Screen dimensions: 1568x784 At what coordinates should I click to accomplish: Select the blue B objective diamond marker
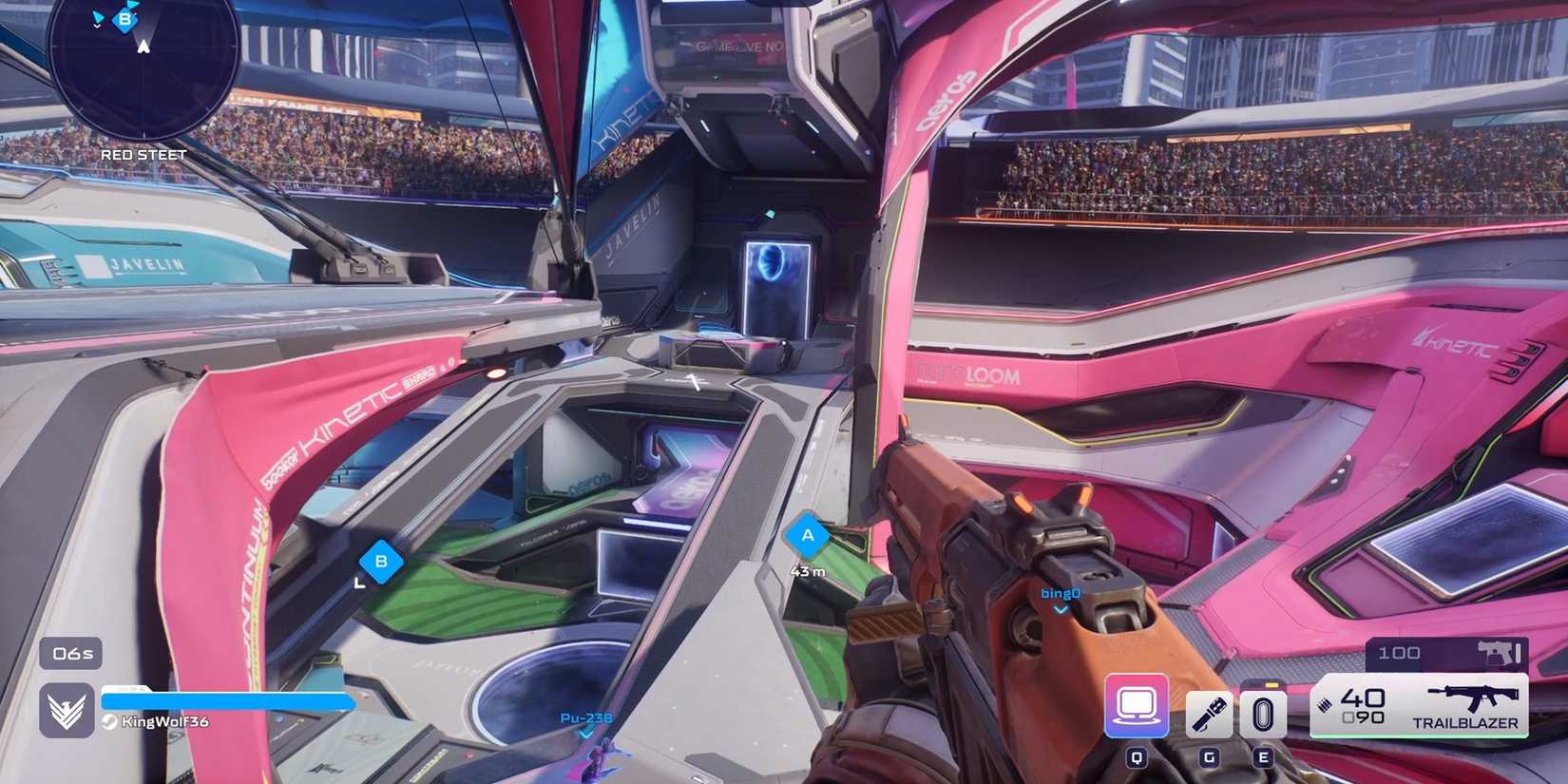(381, 561)
